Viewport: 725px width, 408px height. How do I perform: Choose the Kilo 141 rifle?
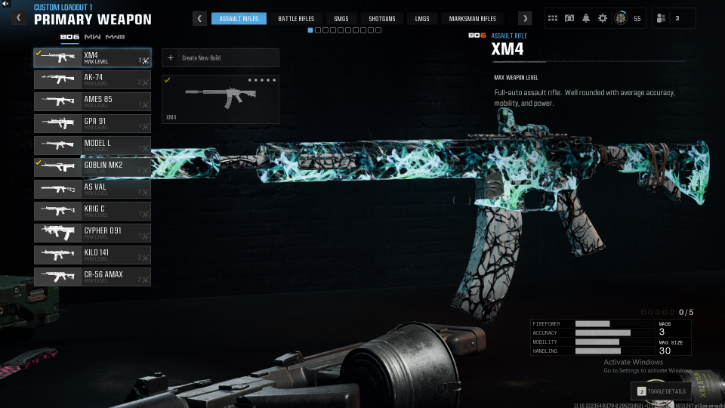[92, 255]
